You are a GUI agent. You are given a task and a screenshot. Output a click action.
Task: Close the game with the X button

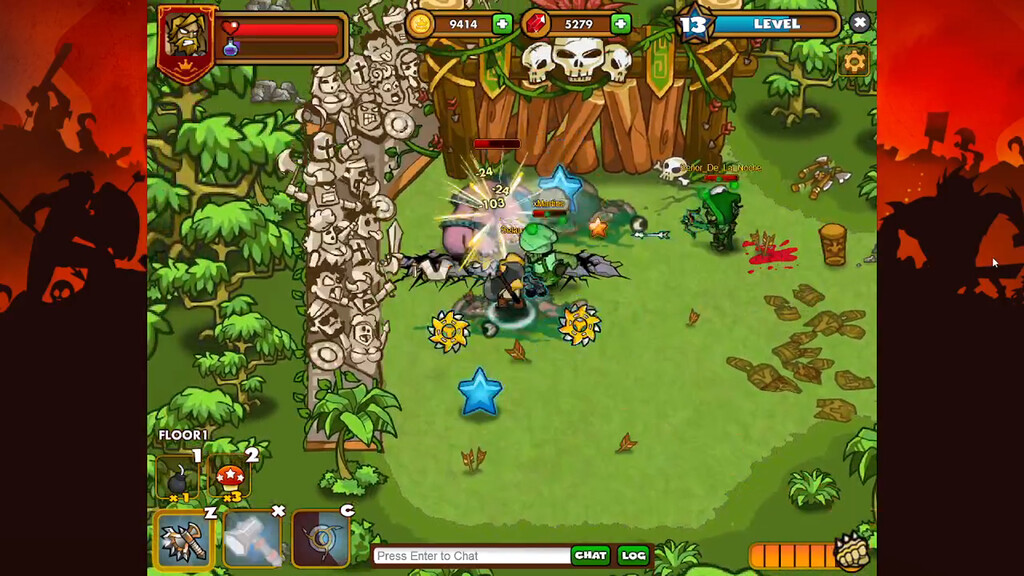coord(860,22)
